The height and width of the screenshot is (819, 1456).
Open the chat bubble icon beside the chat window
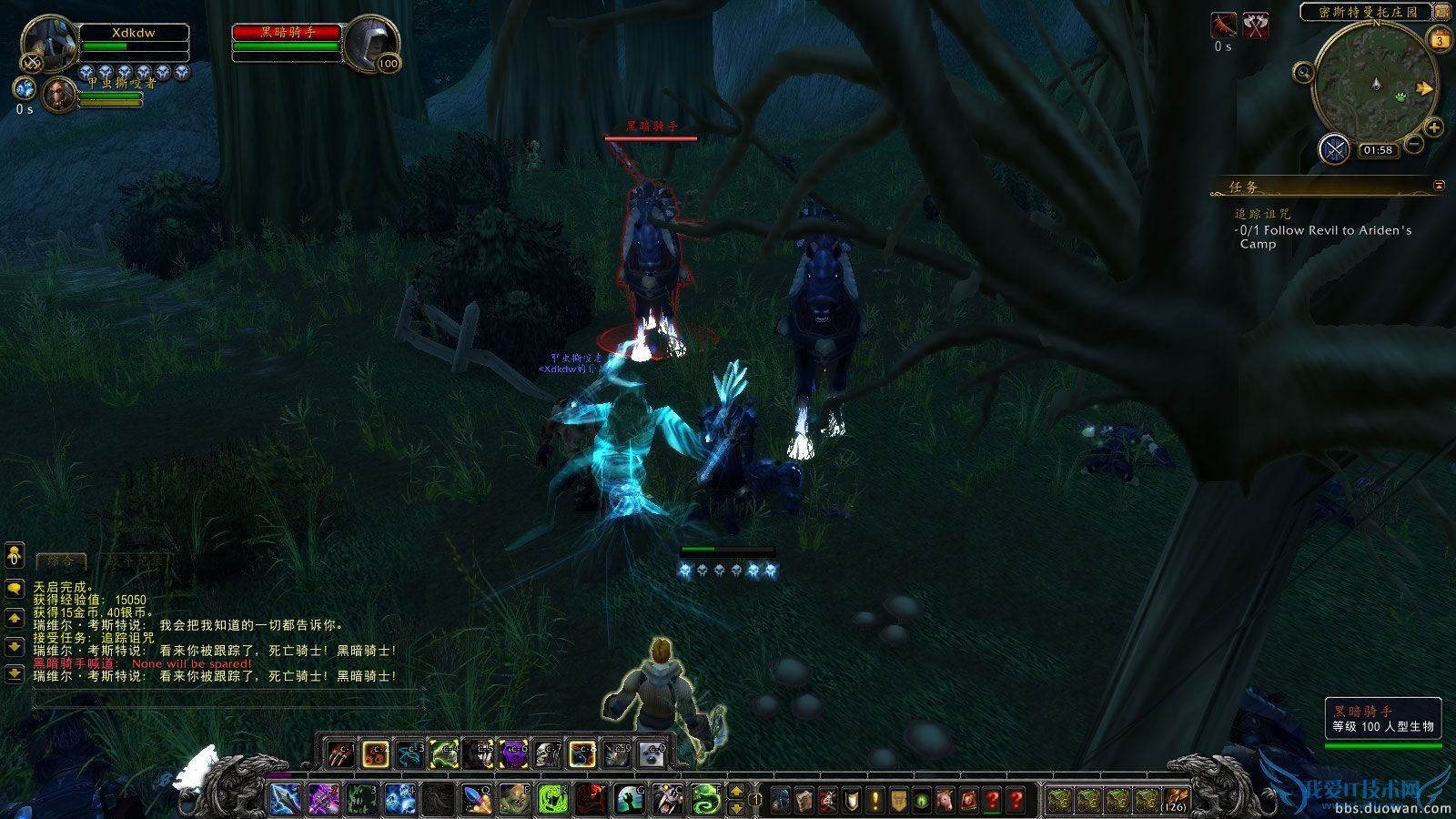click(14, 589)
